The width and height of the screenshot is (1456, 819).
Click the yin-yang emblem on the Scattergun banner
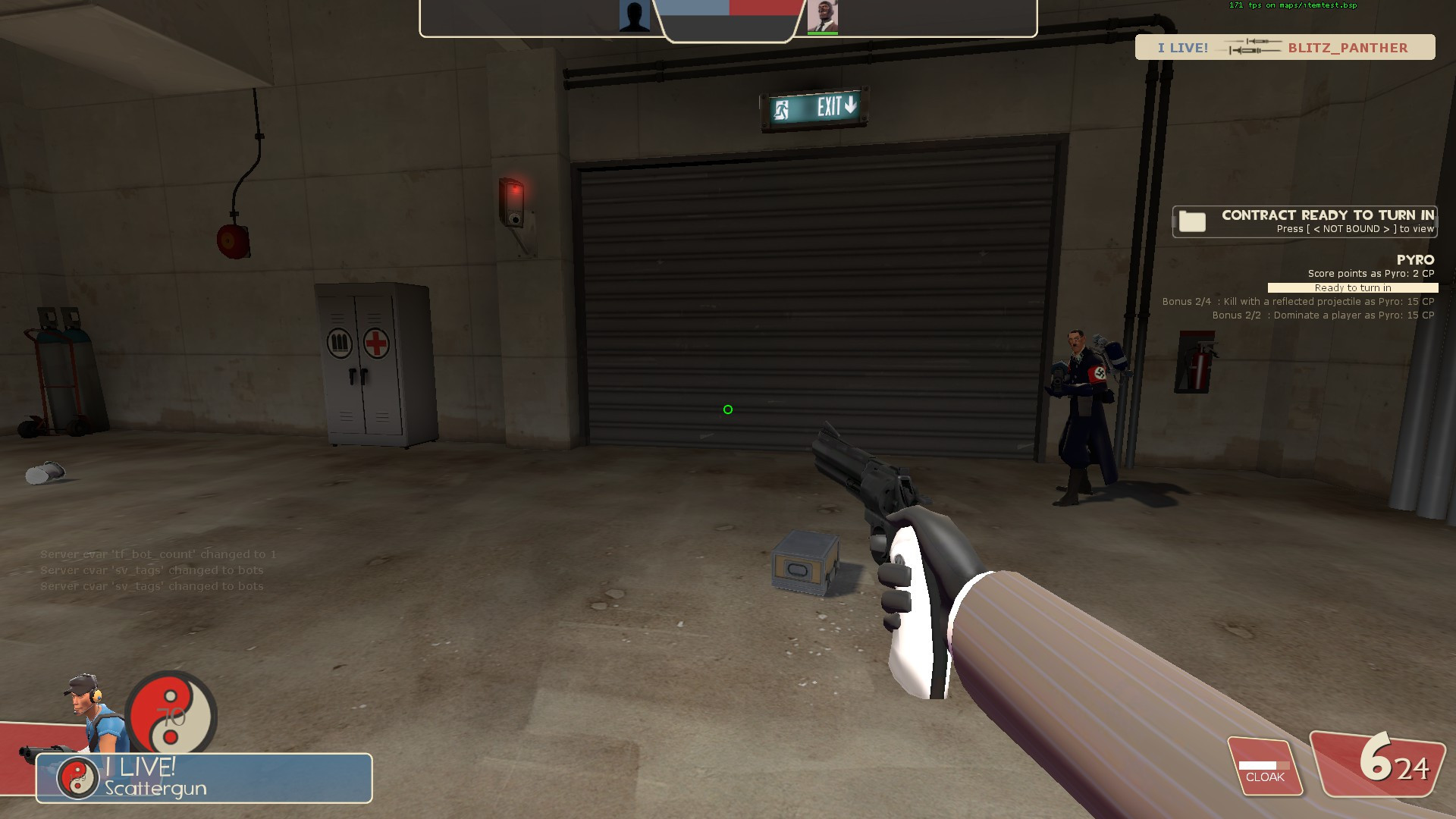tap(77, 778)
